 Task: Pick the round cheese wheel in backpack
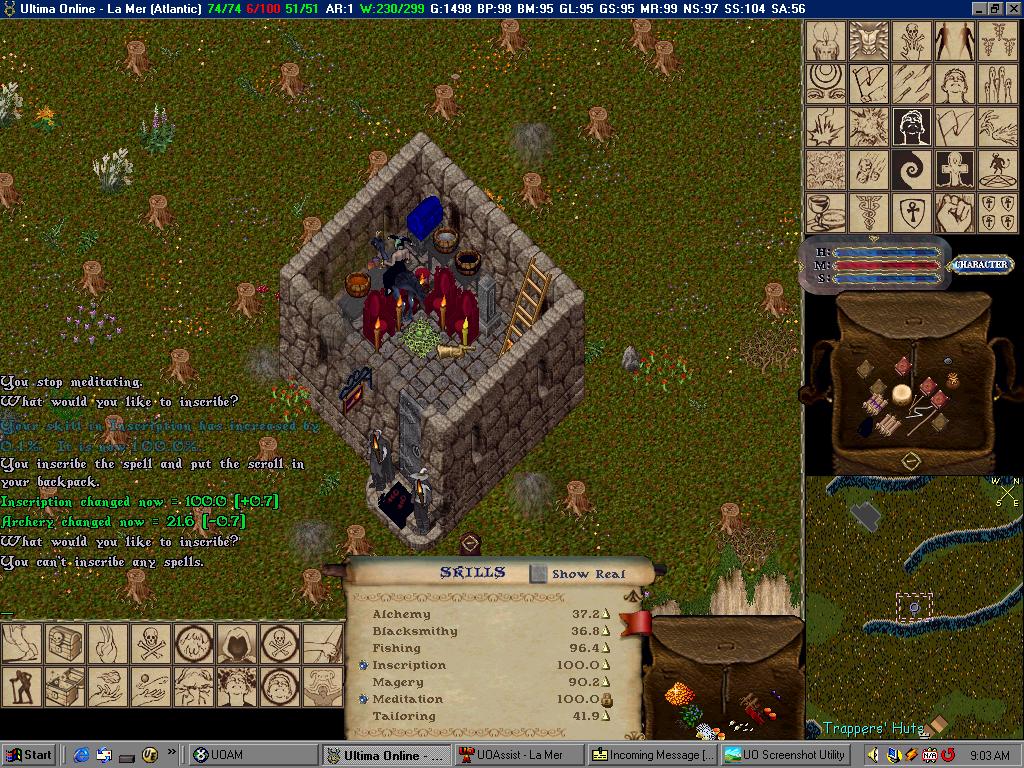coord(902,394)
